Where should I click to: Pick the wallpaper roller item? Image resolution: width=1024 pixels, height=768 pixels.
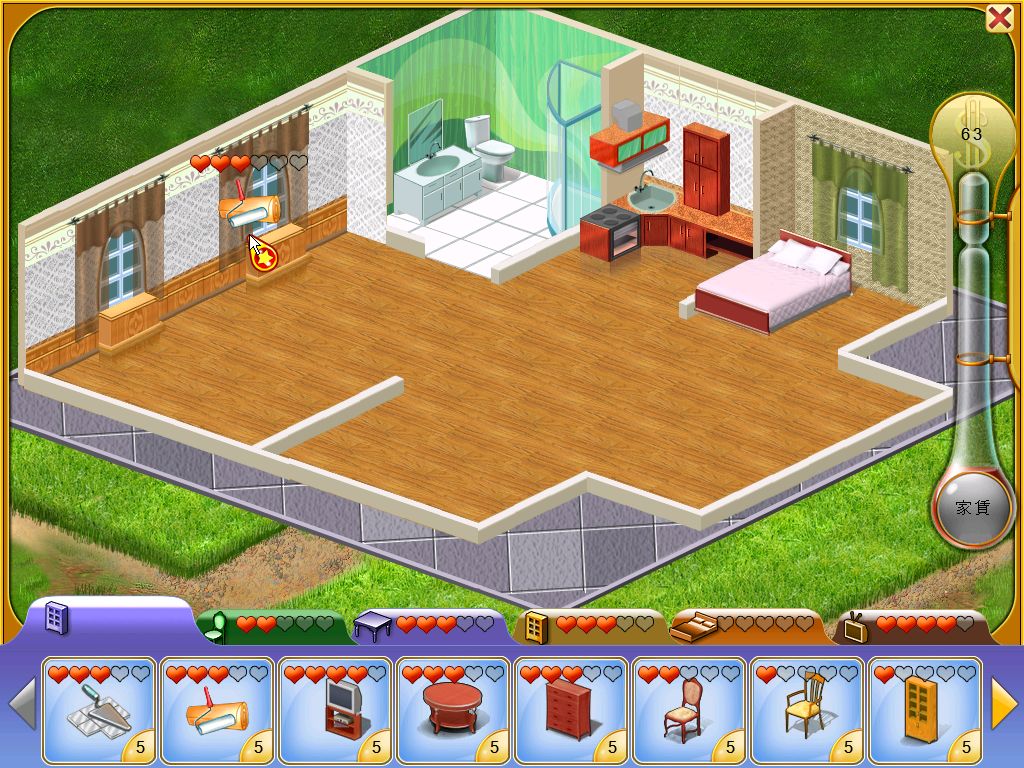pyautogui.click(x=216, y=710)
